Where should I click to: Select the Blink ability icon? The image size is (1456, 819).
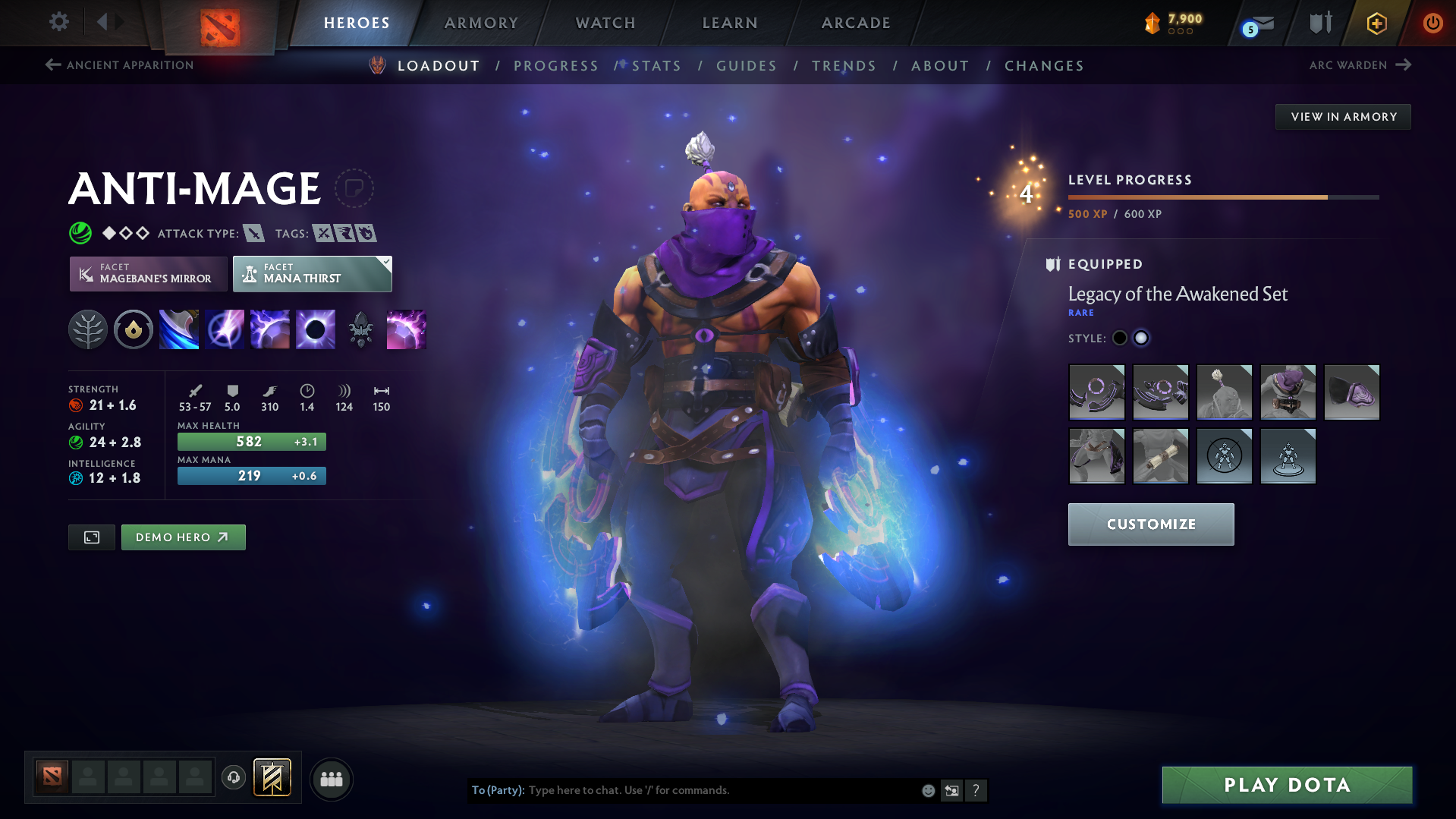pyautogui.click(x=224, y=329)
